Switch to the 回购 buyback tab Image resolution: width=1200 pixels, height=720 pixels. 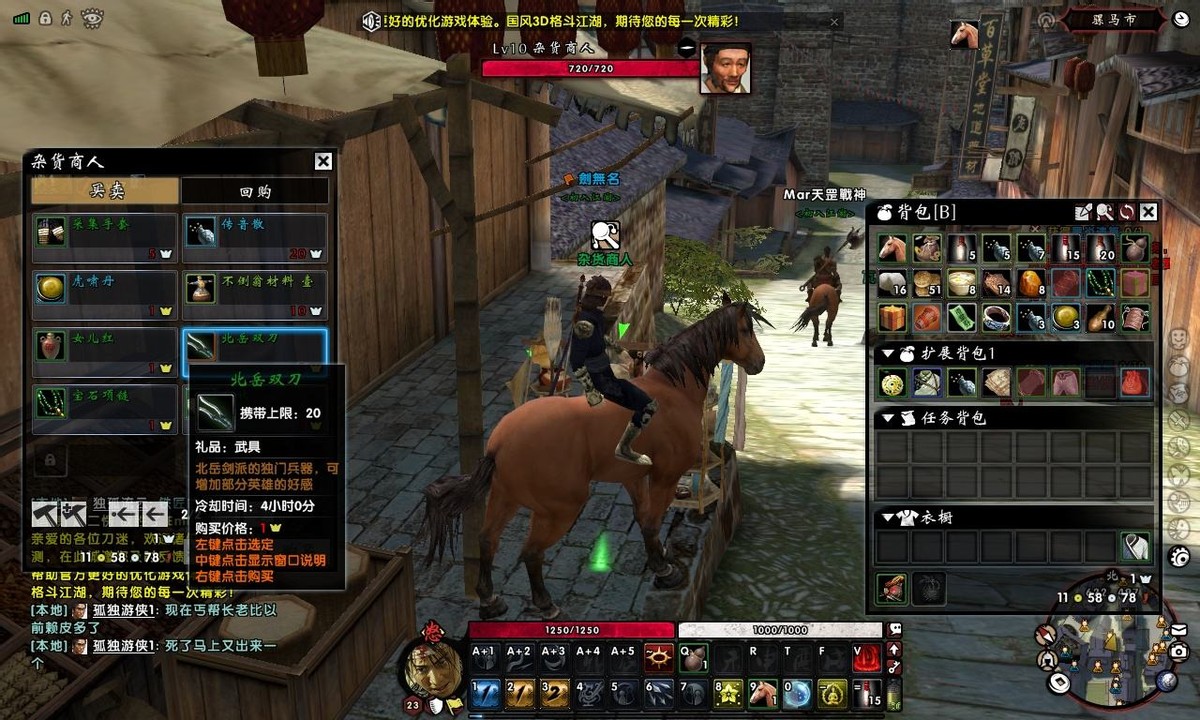pyautogui.click(x=255, y=191)
